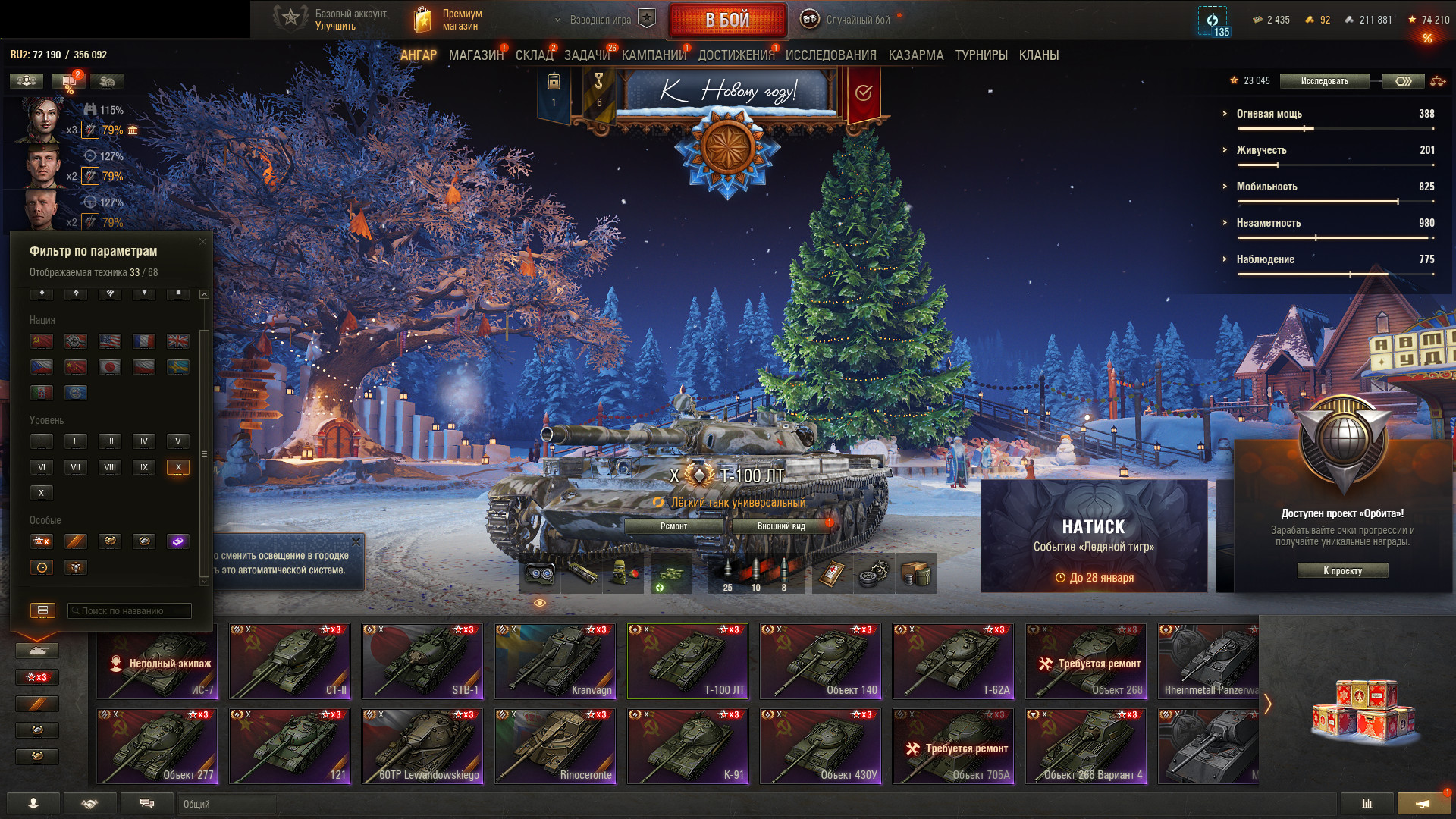Screen dimensions: 1456x819
Task: Close the parameter filter panel
Action: click(x=202, y=242)
